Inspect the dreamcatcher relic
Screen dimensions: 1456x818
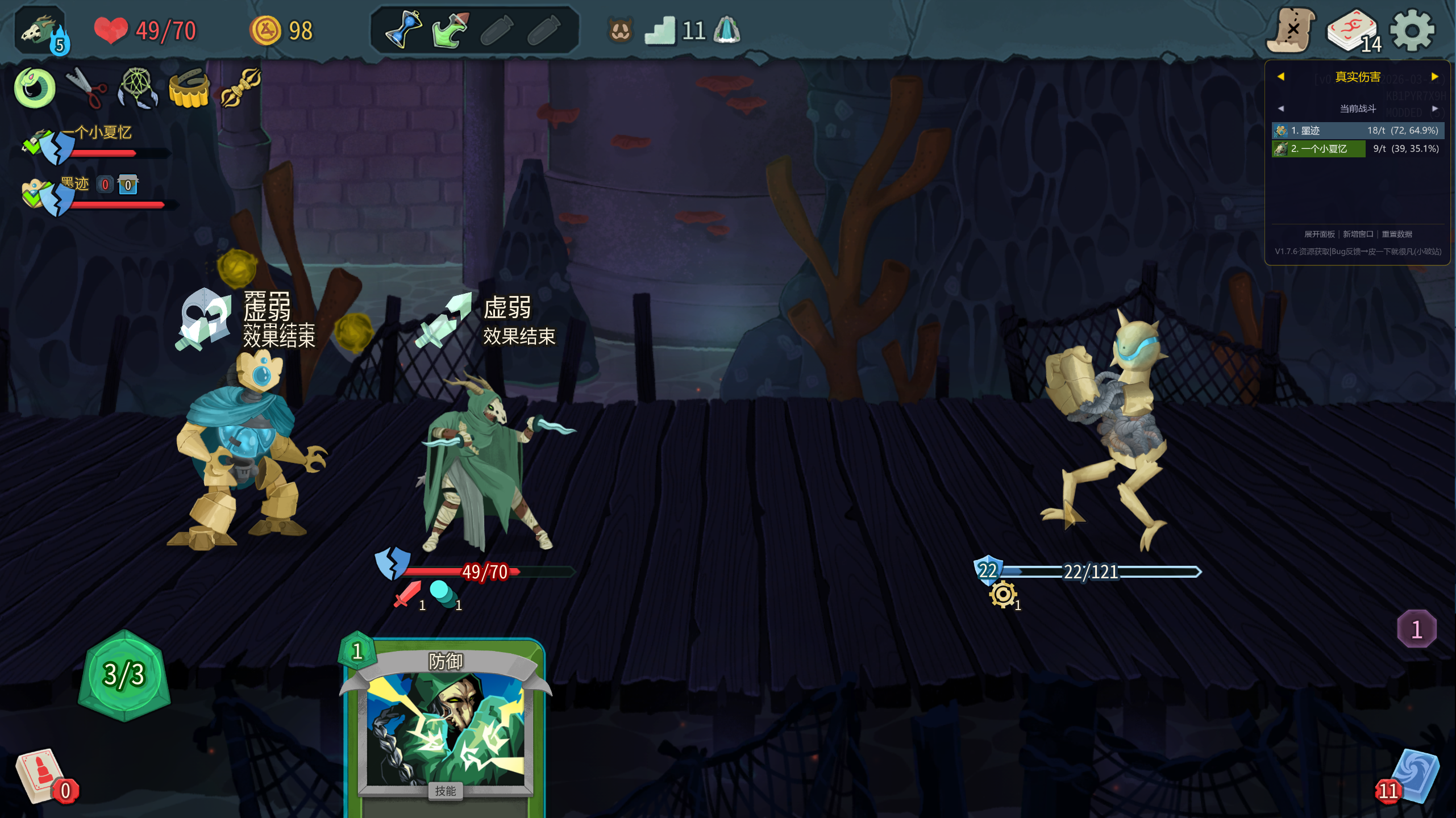138,88
